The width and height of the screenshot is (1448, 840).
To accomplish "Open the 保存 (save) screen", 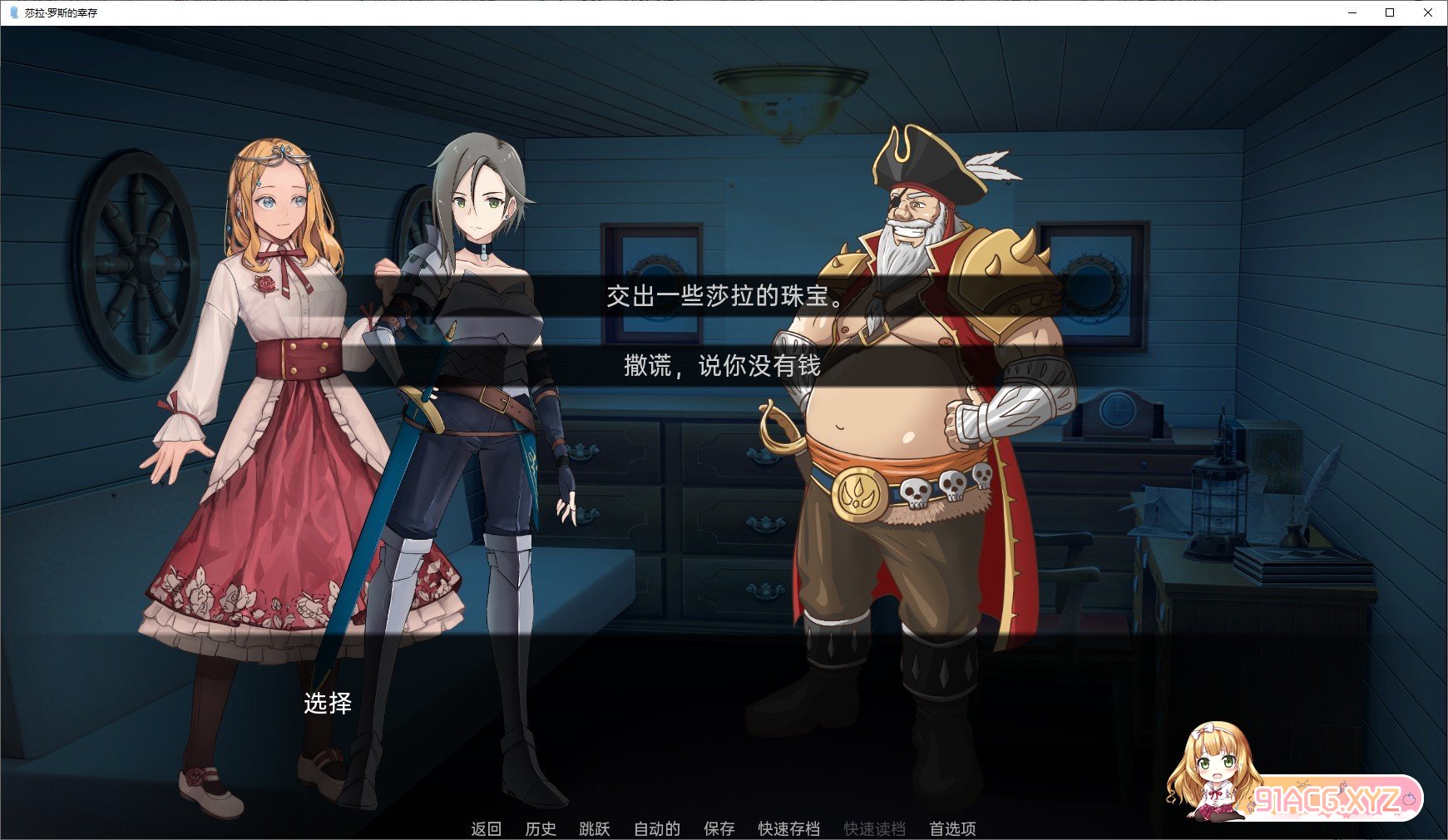I will pyautogui.click(x=719, y=828).
